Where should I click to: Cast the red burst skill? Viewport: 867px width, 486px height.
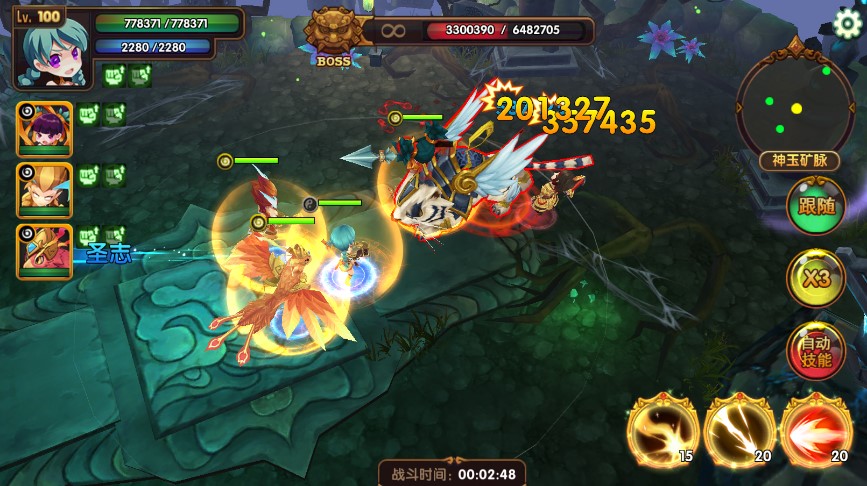(816, 432)
